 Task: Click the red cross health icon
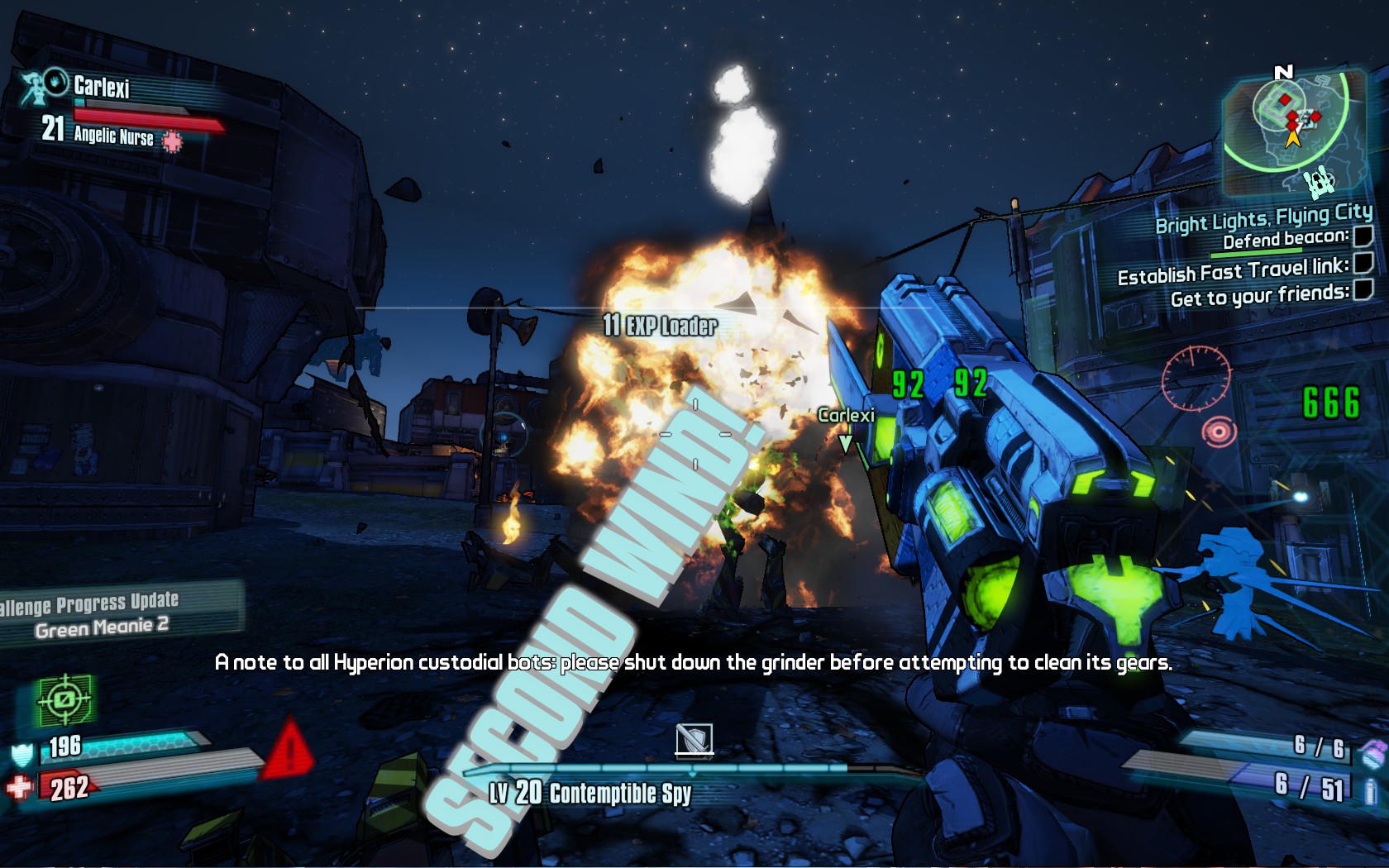pos(20,786)
